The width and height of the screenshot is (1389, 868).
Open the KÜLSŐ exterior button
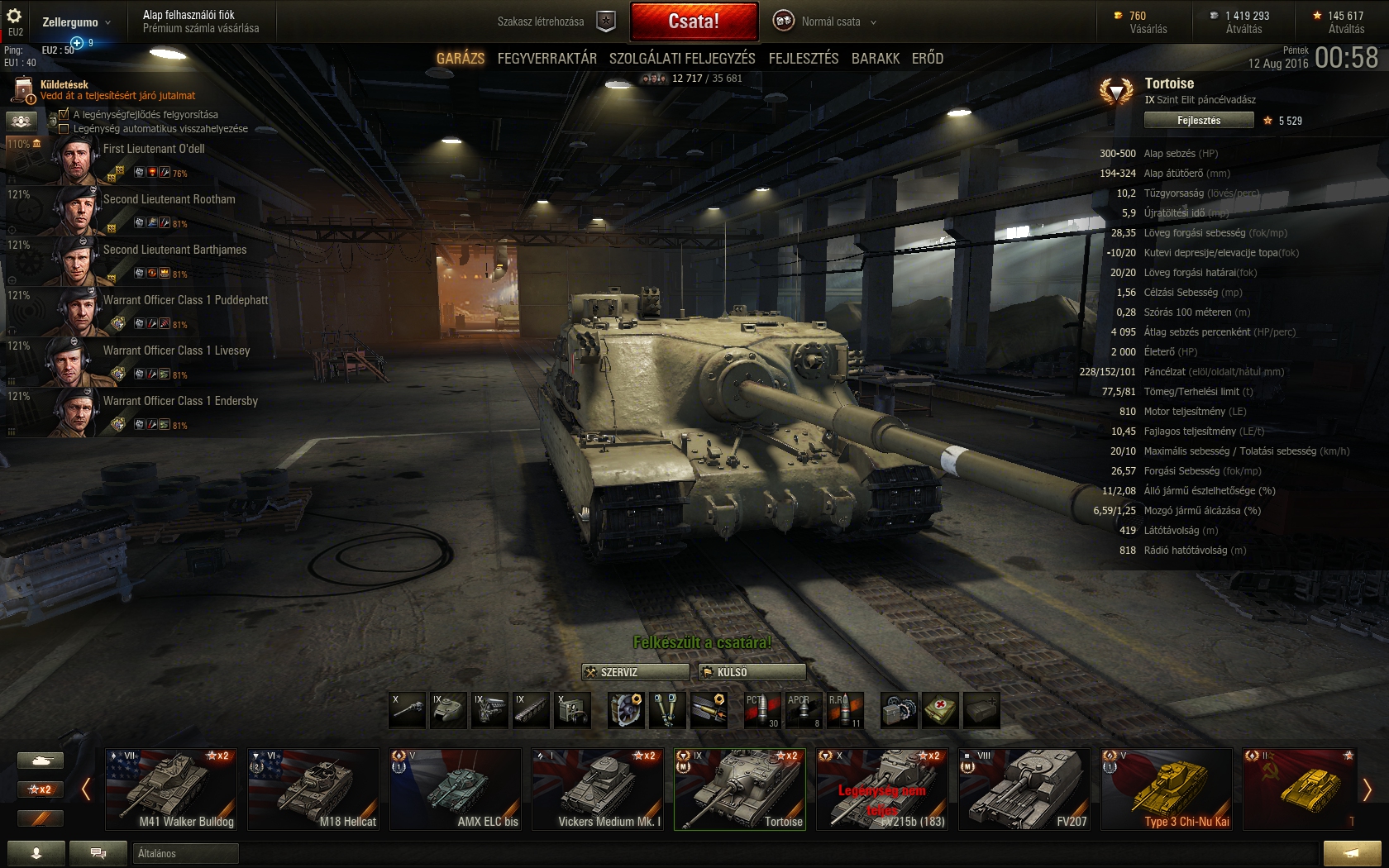752,672
